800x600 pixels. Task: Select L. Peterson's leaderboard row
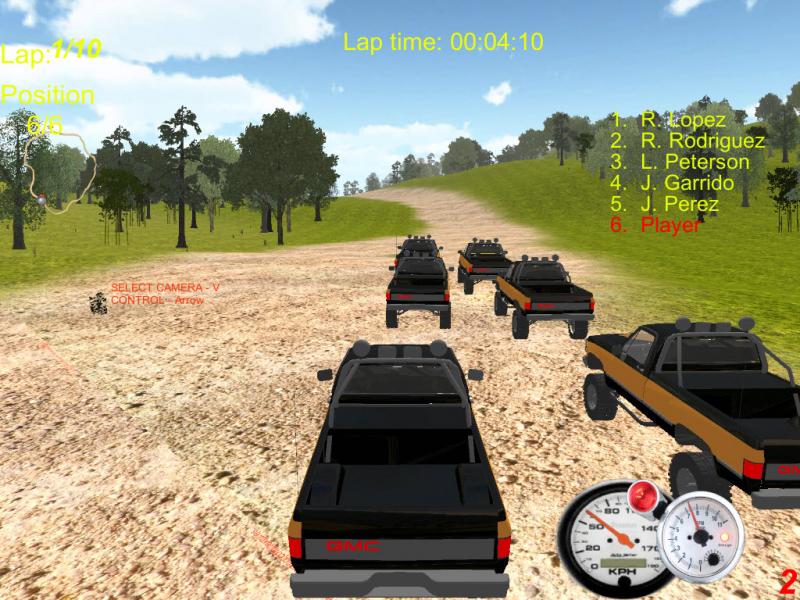tap(680, 162)
